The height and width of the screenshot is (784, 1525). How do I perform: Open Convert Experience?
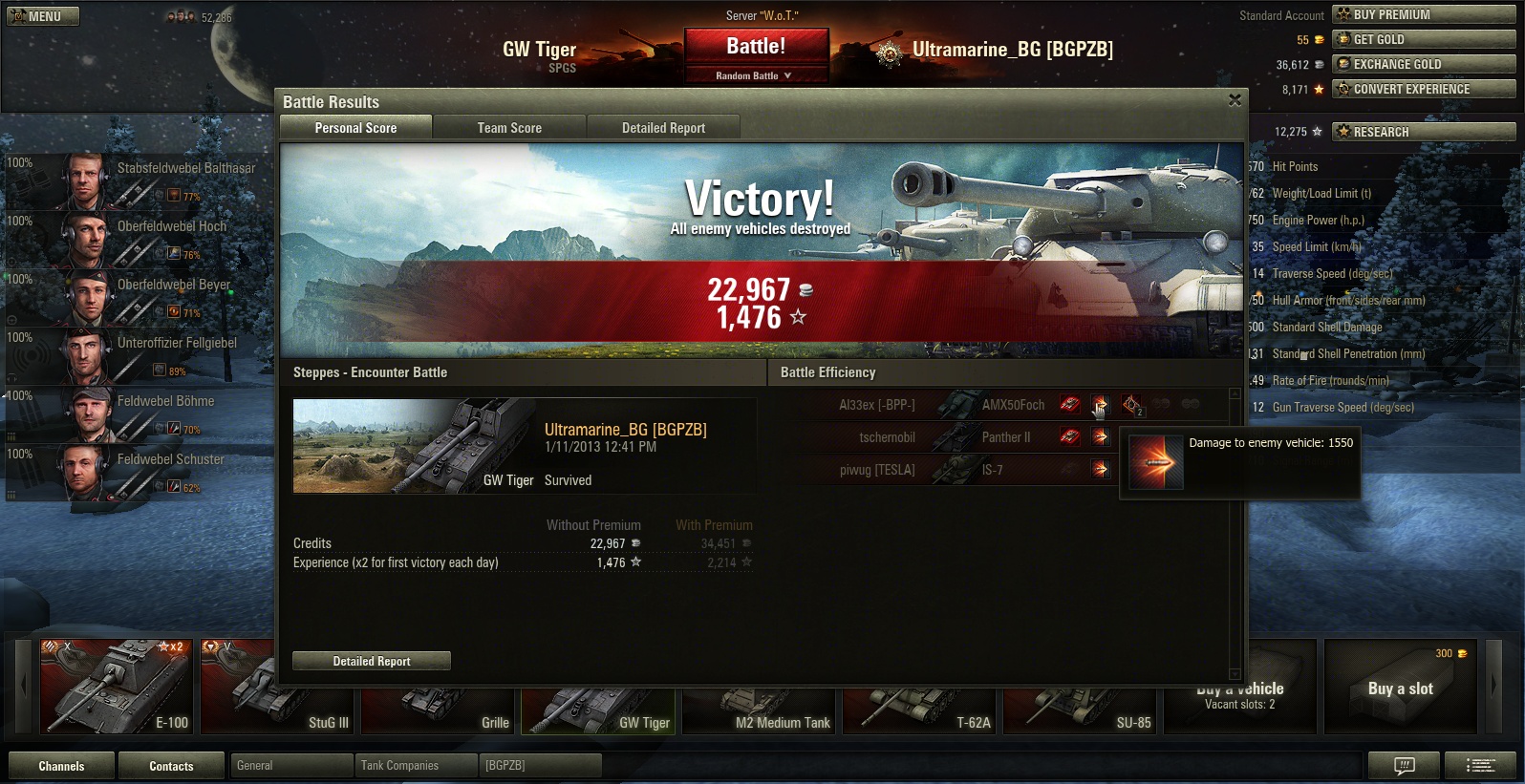point(1425,89)
